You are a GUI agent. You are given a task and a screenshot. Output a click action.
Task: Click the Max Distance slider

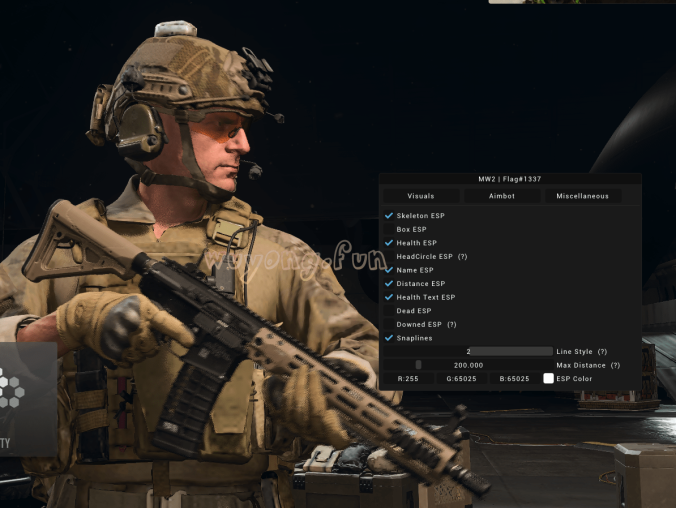pos(468,365)
